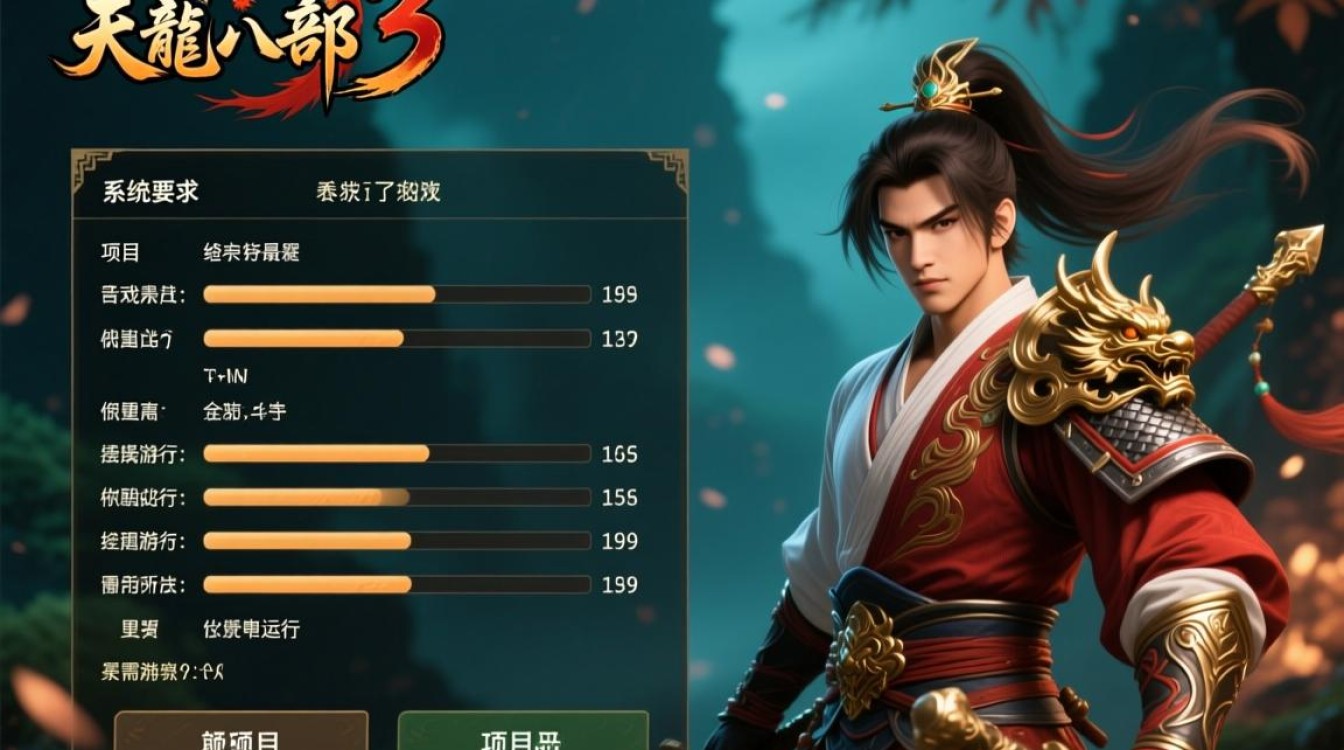Click the 控甬游行 slider at 199
The height and width of the screenshot is (750, 1344).
click(x=395, y=538)
